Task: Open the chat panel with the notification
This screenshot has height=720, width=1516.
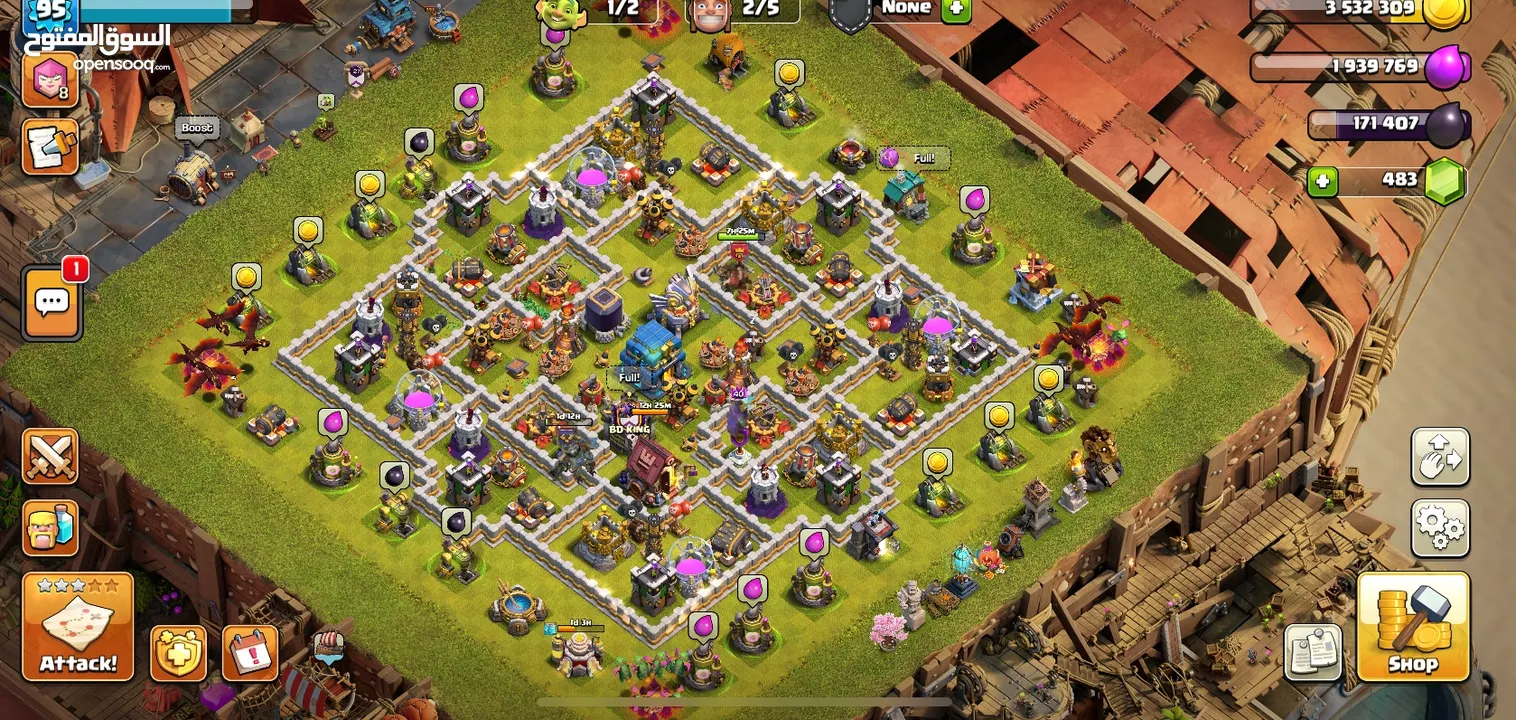Action: (52, 302)
